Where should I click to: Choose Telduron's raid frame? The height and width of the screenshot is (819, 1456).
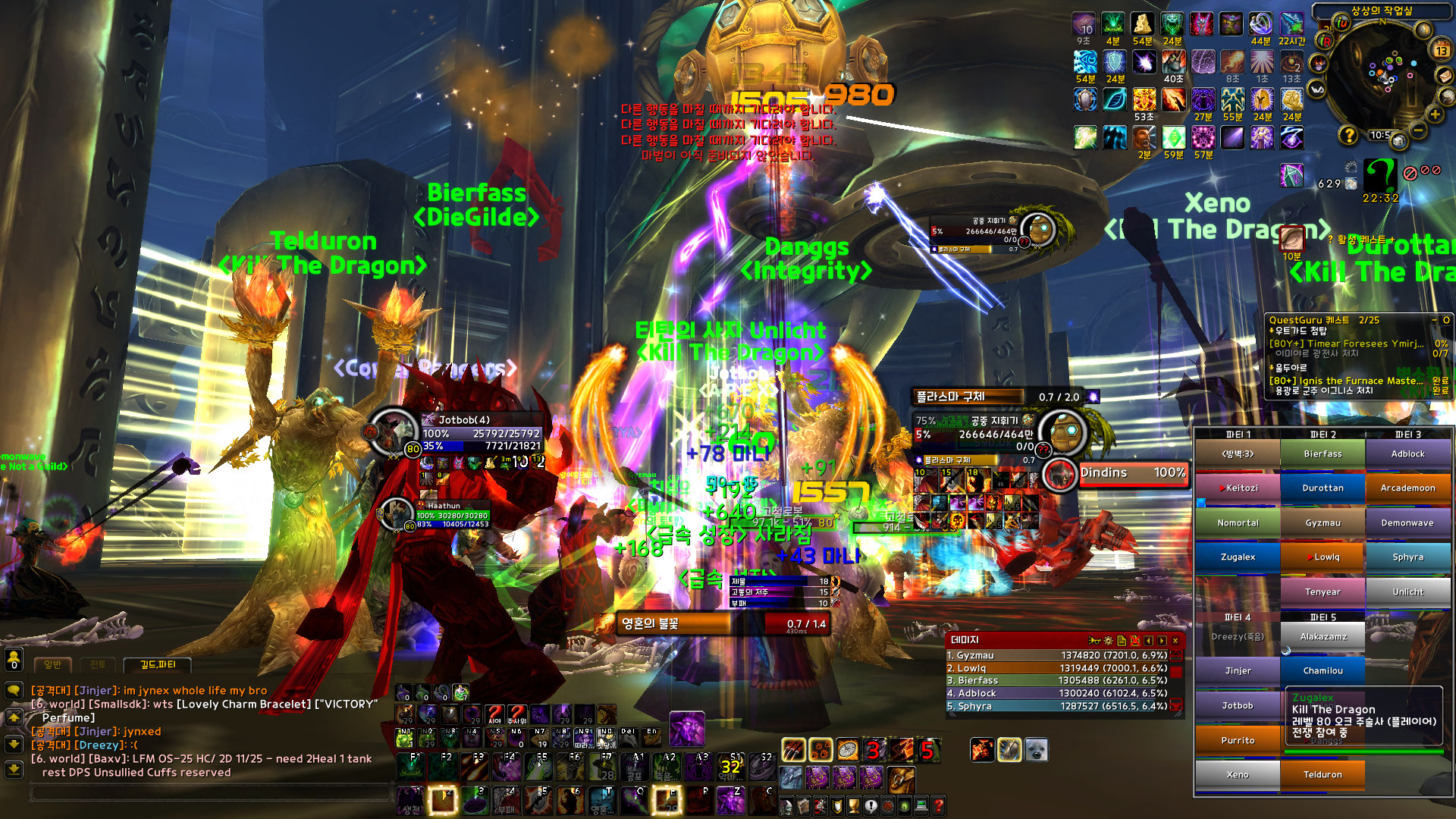1323,775
